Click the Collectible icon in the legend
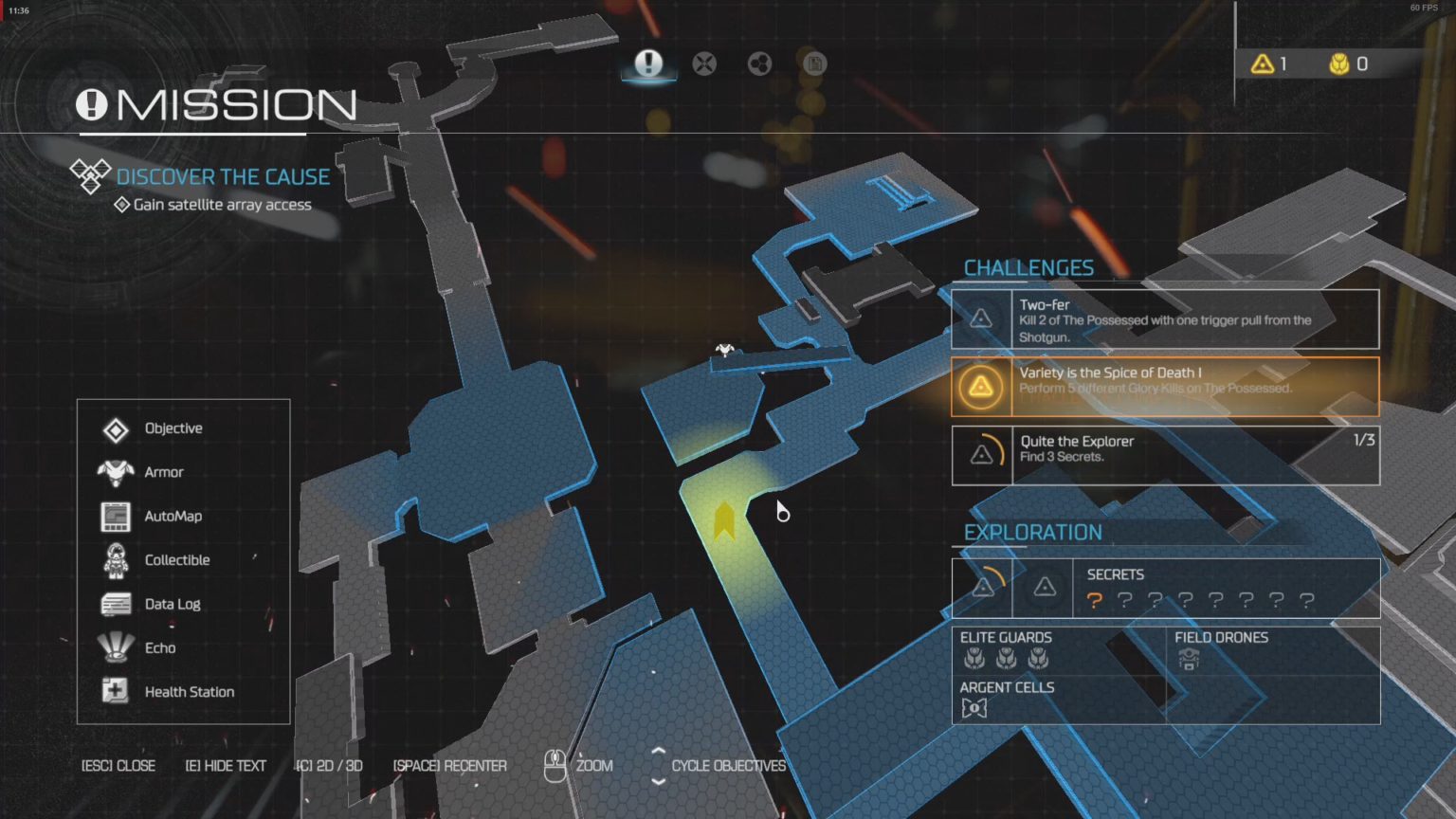Screen dimensions: 1456x819 point(114,559)
